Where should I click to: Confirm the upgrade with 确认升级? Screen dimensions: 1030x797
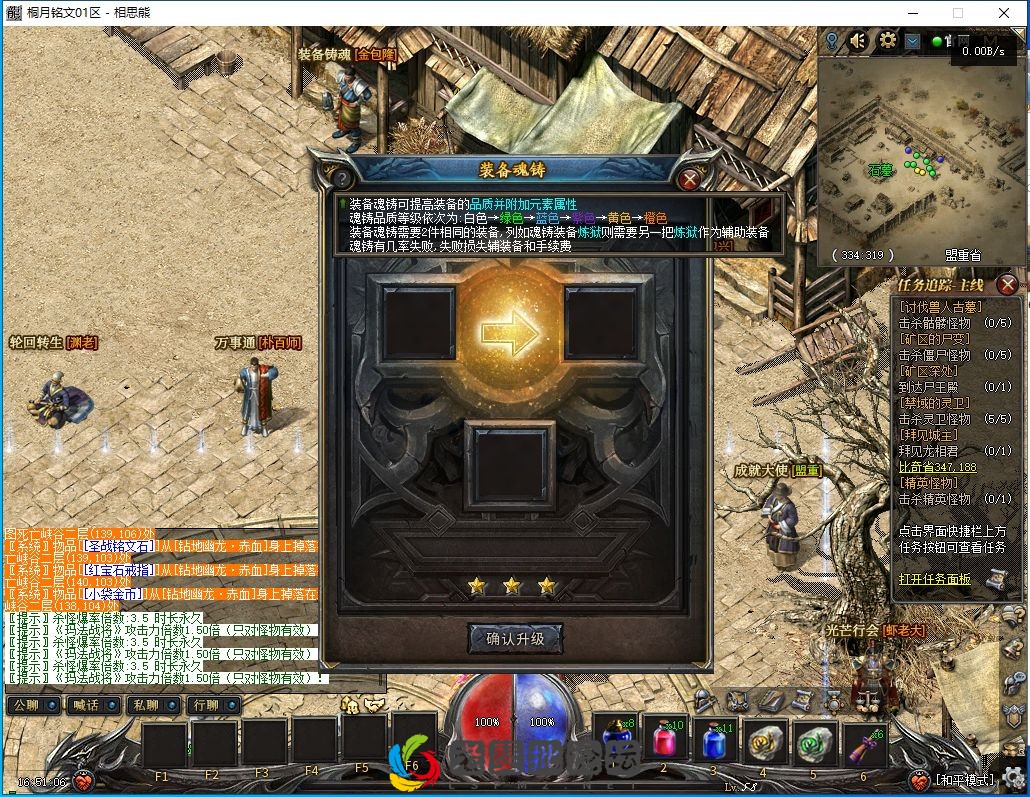pos(515,638)
